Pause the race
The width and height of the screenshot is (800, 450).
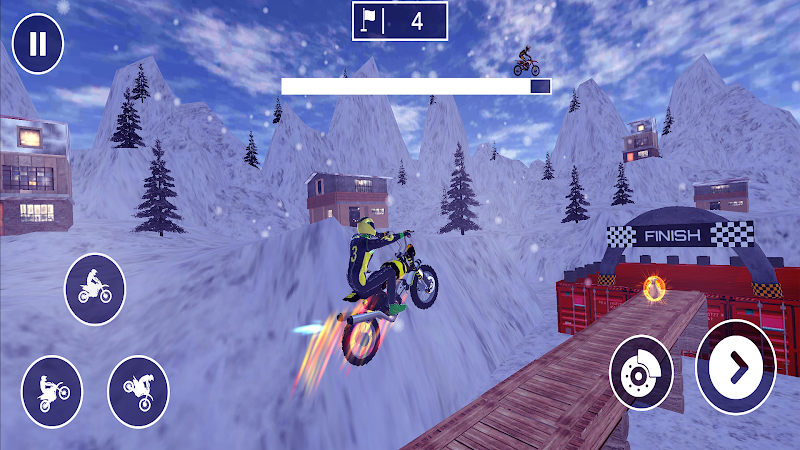pos(38,44)
